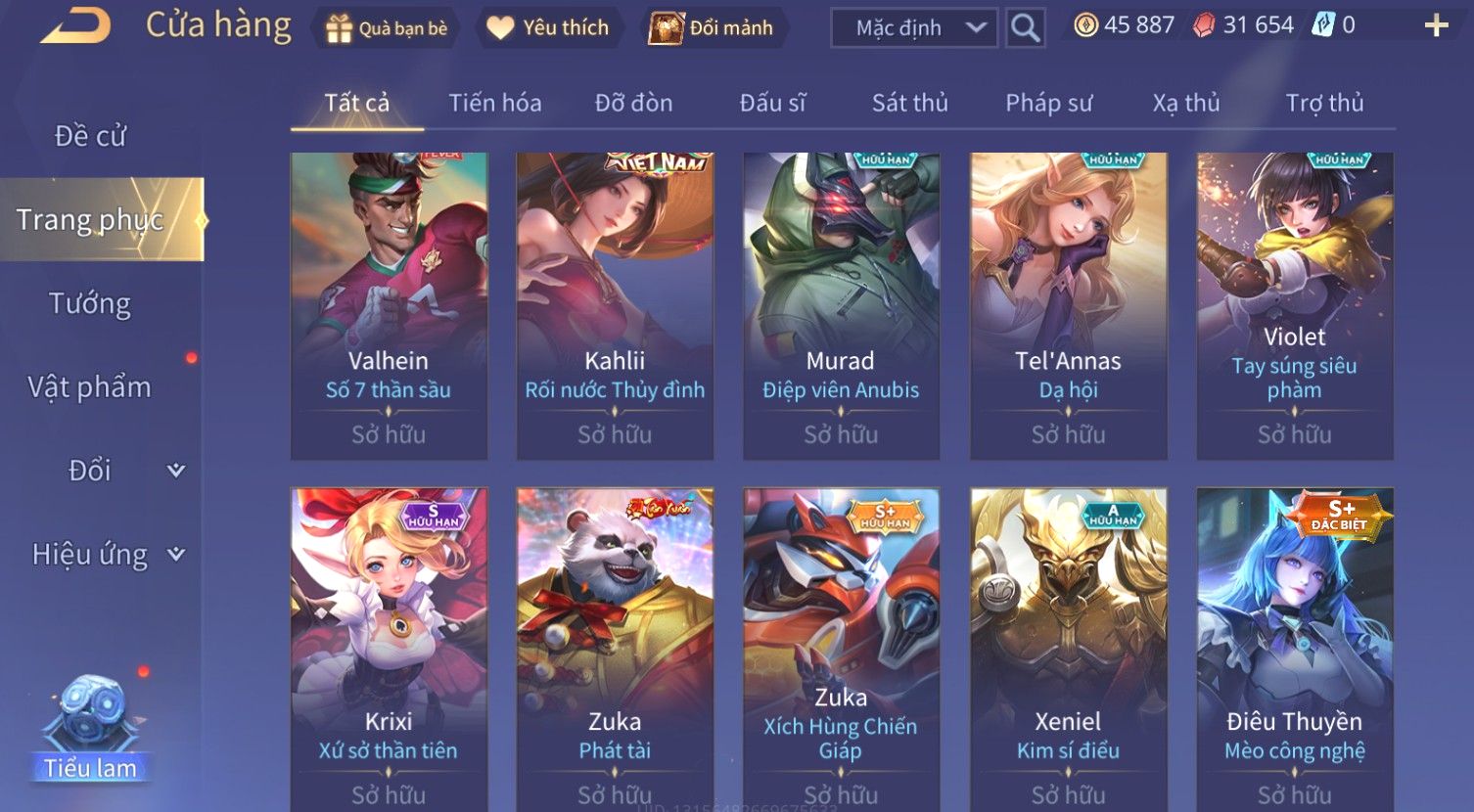Open the Tướng heroes section
This screenshot has width=1474, height=812.
coord(90,303)
